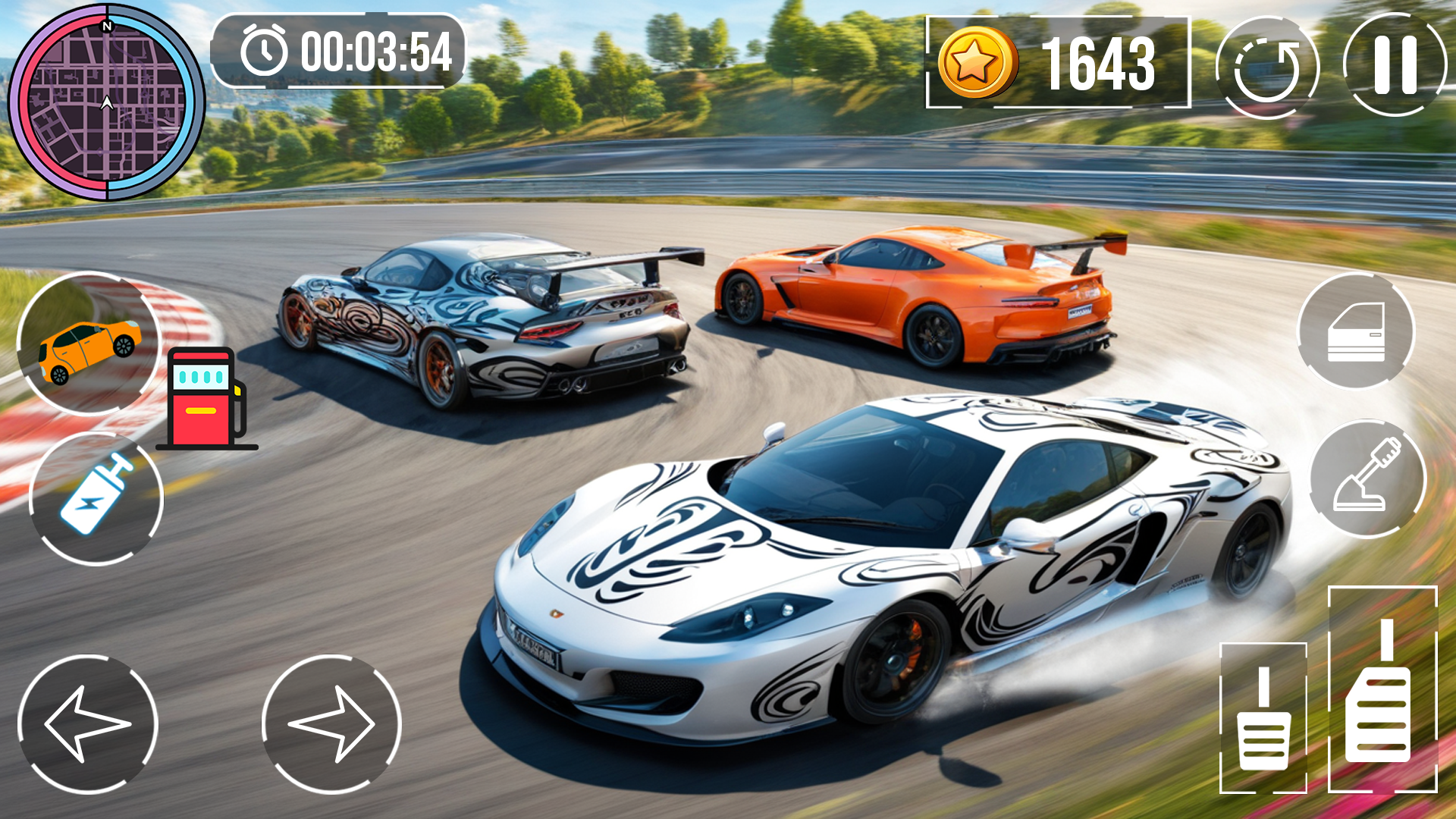This screenshot has width=1456, height=819.
Task: Pause the game
Action: click(1394, 65)
